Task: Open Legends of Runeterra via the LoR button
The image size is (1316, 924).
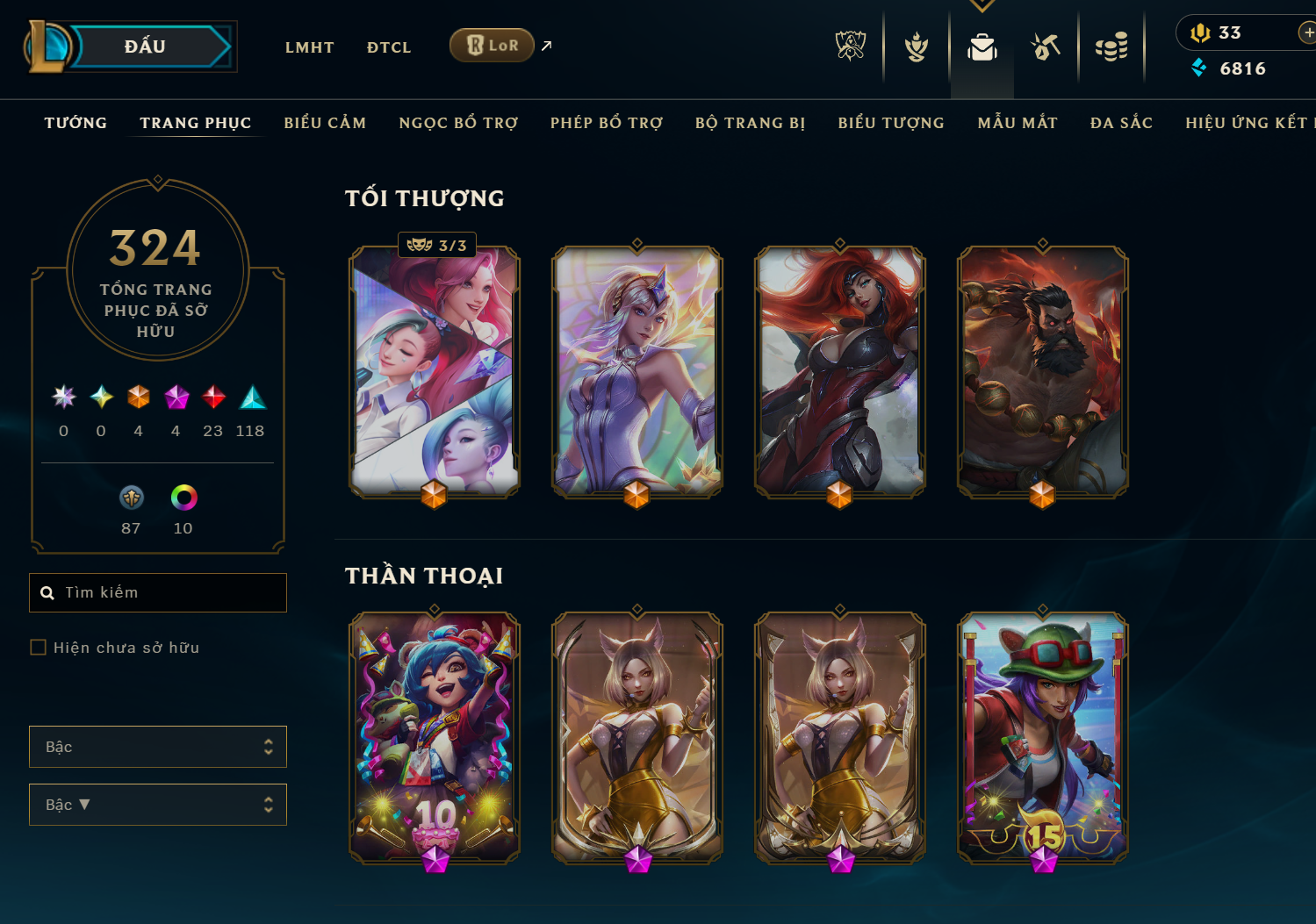Action: click(x=492, y=45)
